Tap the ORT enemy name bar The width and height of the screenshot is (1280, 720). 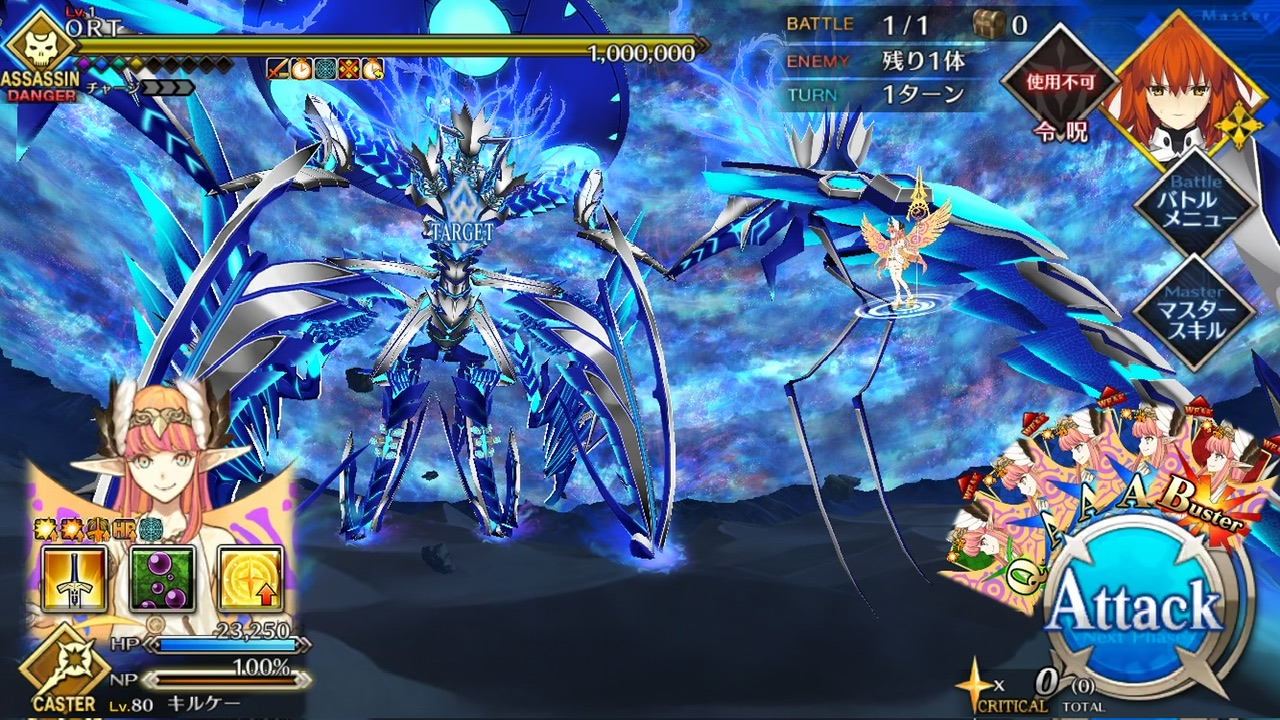click(x=380, y=46)
